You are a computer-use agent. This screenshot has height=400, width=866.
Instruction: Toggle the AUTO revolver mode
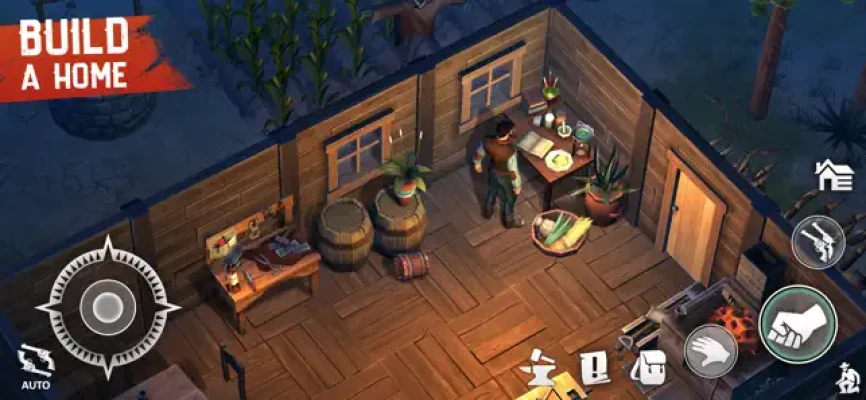tap(34, 364)
